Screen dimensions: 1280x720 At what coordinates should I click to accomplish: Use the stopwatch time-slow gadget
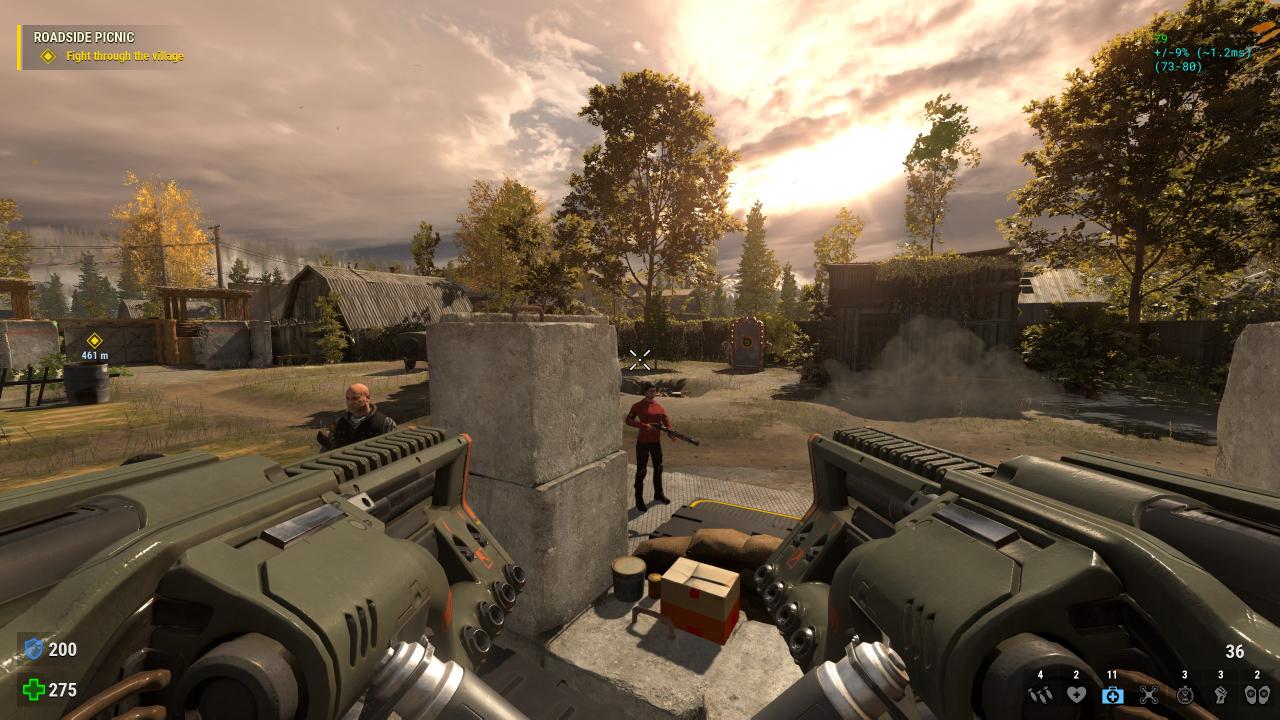coord(1185,694)
